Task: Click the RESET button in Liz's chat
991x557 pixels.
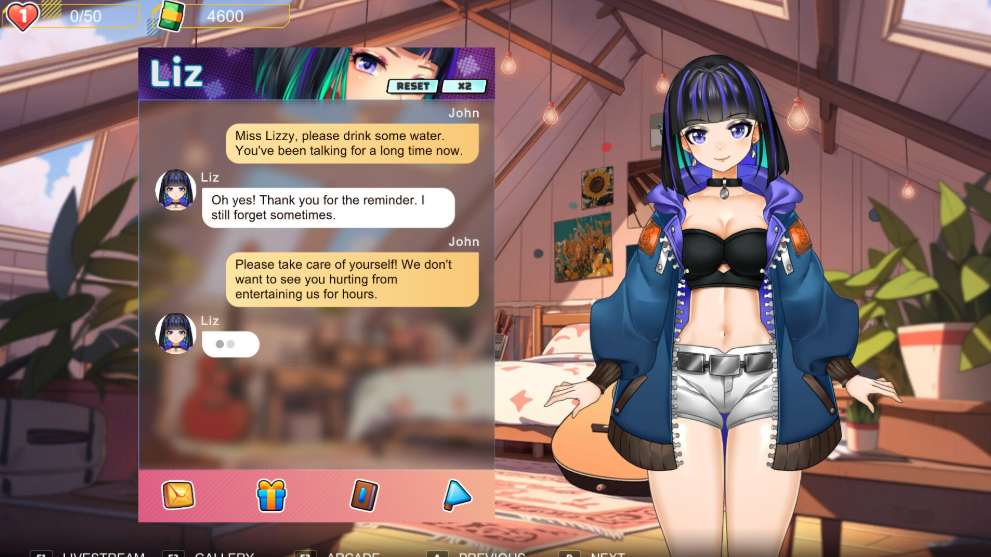Action: (x=412, y=86)
